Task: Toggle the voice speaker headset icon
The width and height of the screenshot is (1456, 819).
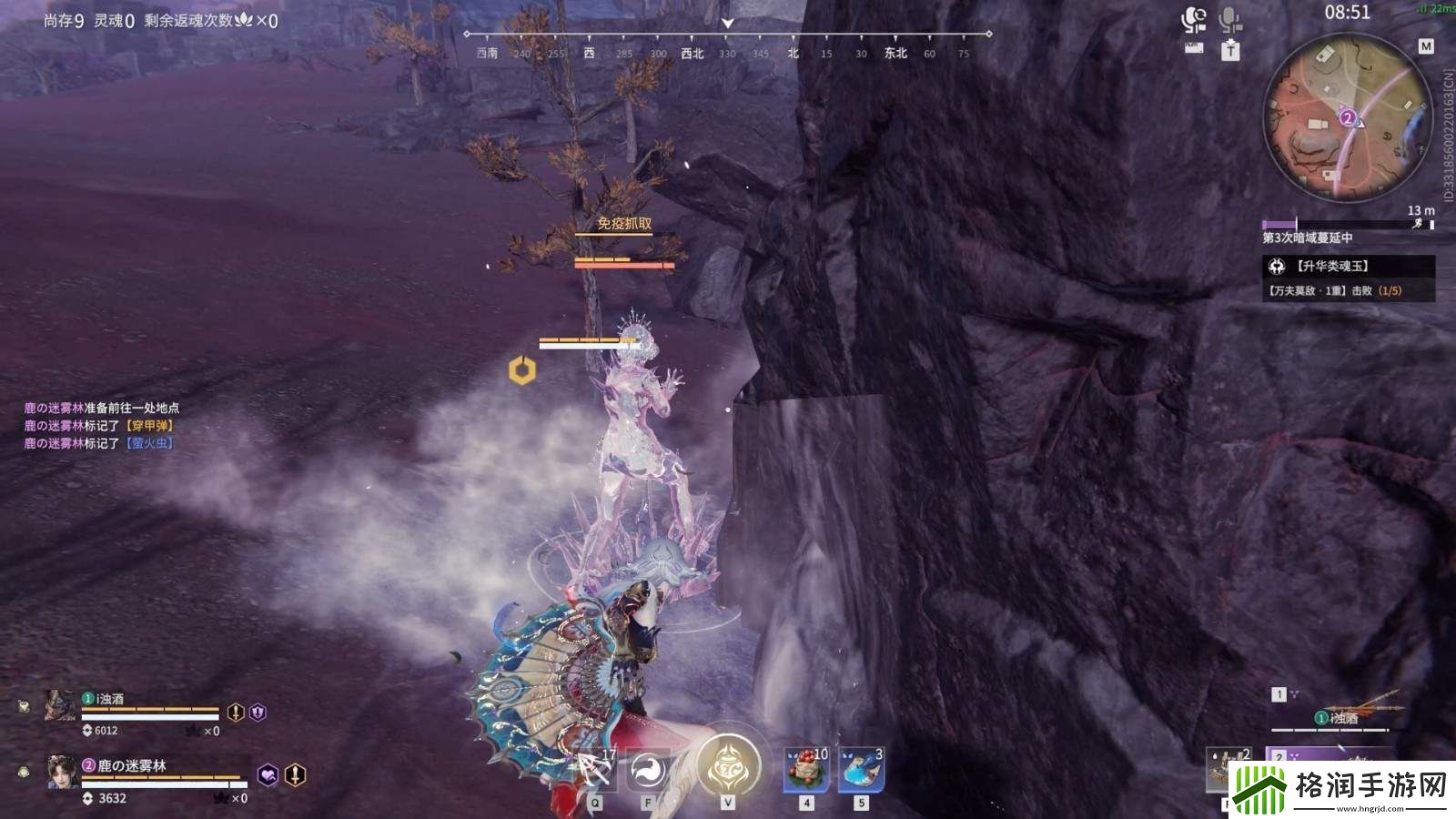Action: tap(1194, 20)
